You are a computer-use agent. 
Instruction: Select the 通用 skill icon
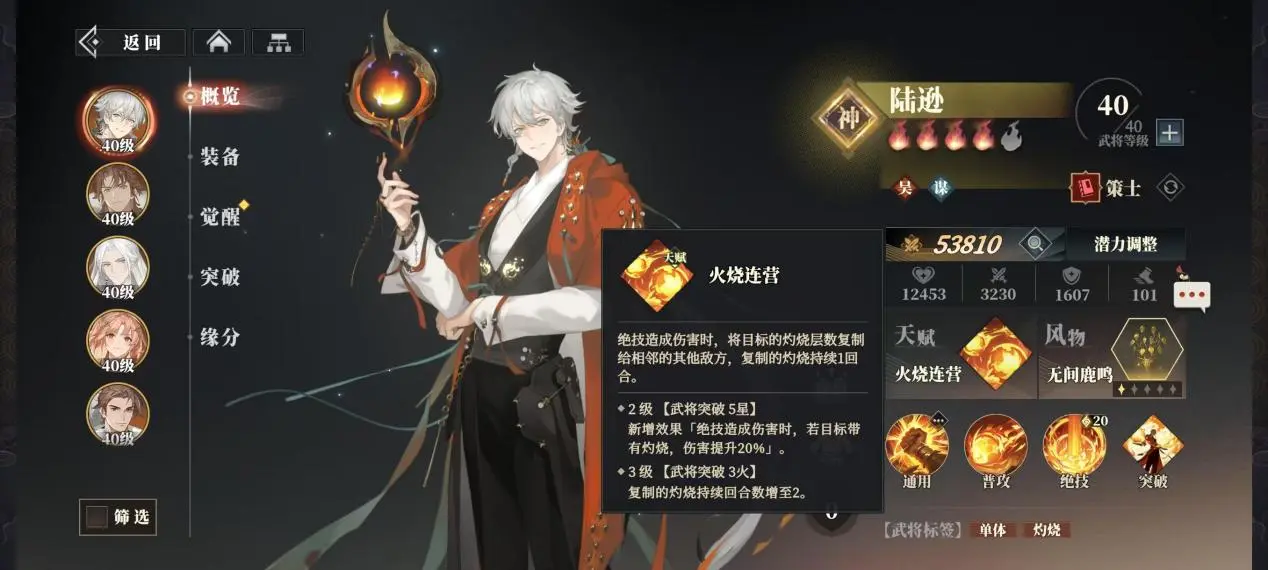[916, 445]
